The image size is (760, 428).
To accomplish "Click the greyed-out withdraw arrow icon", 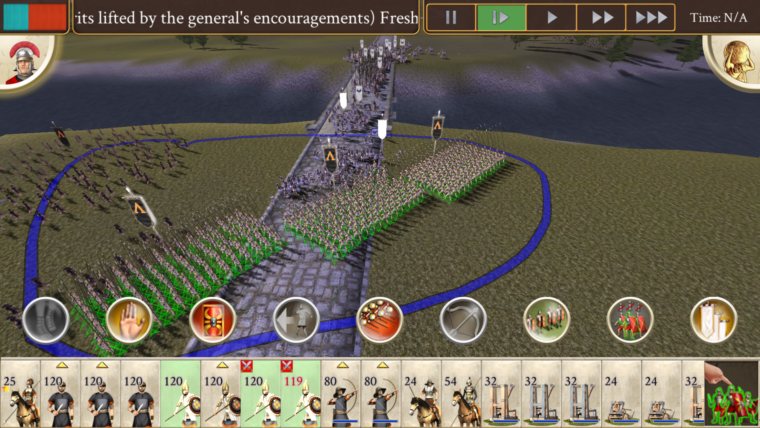I will pyautogui.click(x=296, y=320).
